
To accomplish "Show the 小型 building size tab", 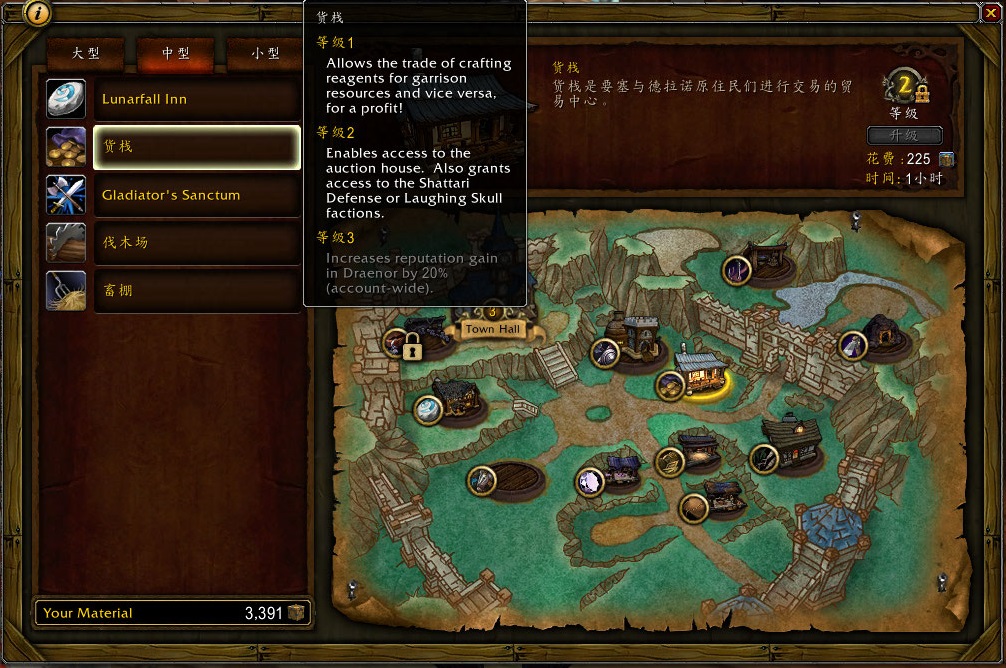I will pos(265,53).
